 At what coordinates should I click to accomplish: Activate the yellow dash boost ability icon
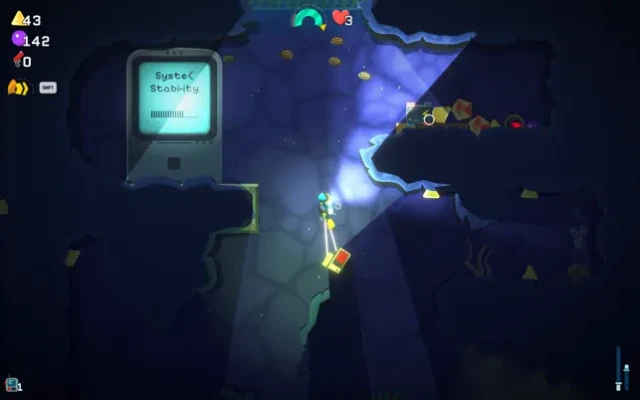coord(17,87)
